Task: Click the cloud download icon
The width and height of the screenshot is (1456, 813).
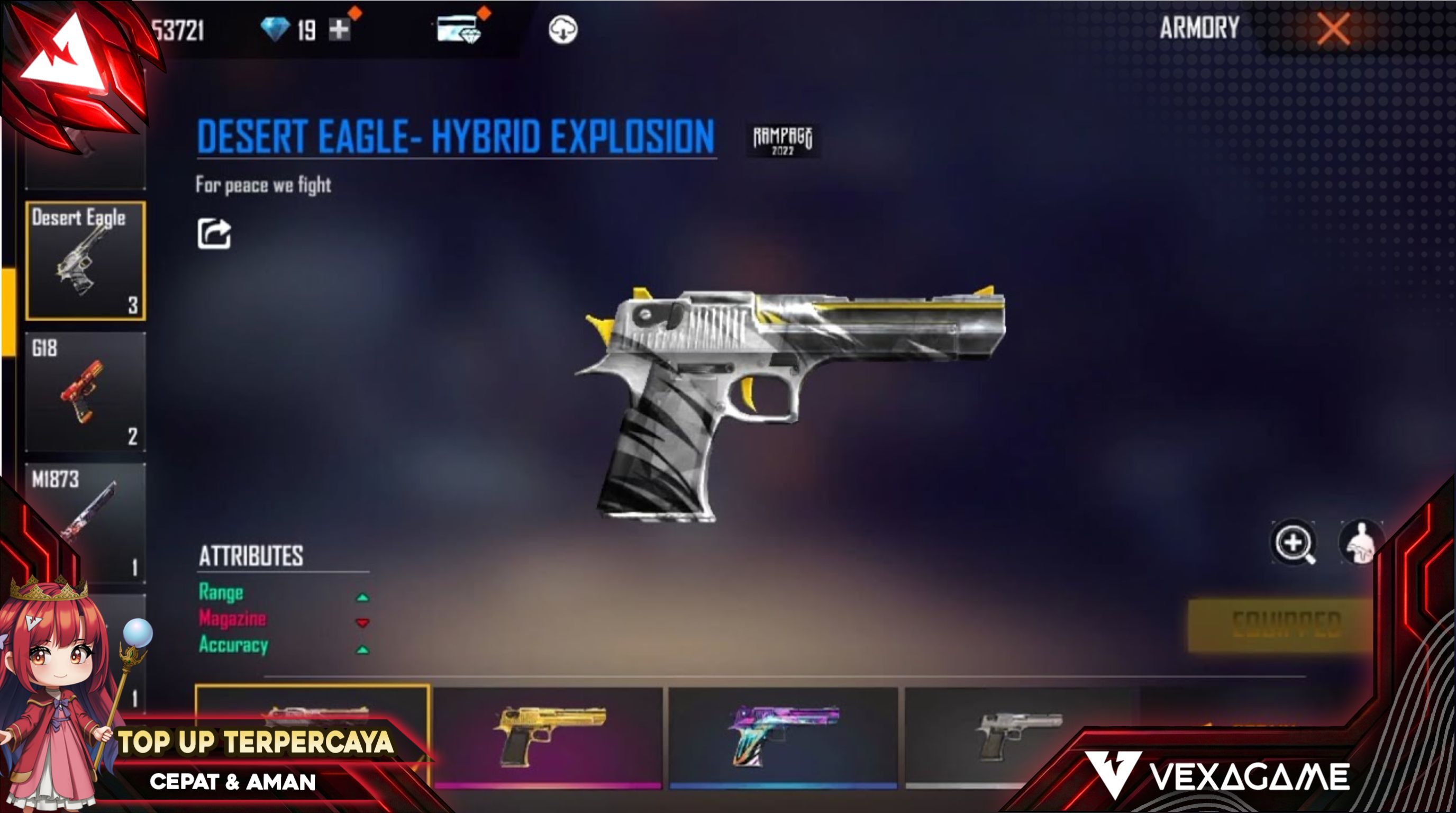Action: click(562, 30)
